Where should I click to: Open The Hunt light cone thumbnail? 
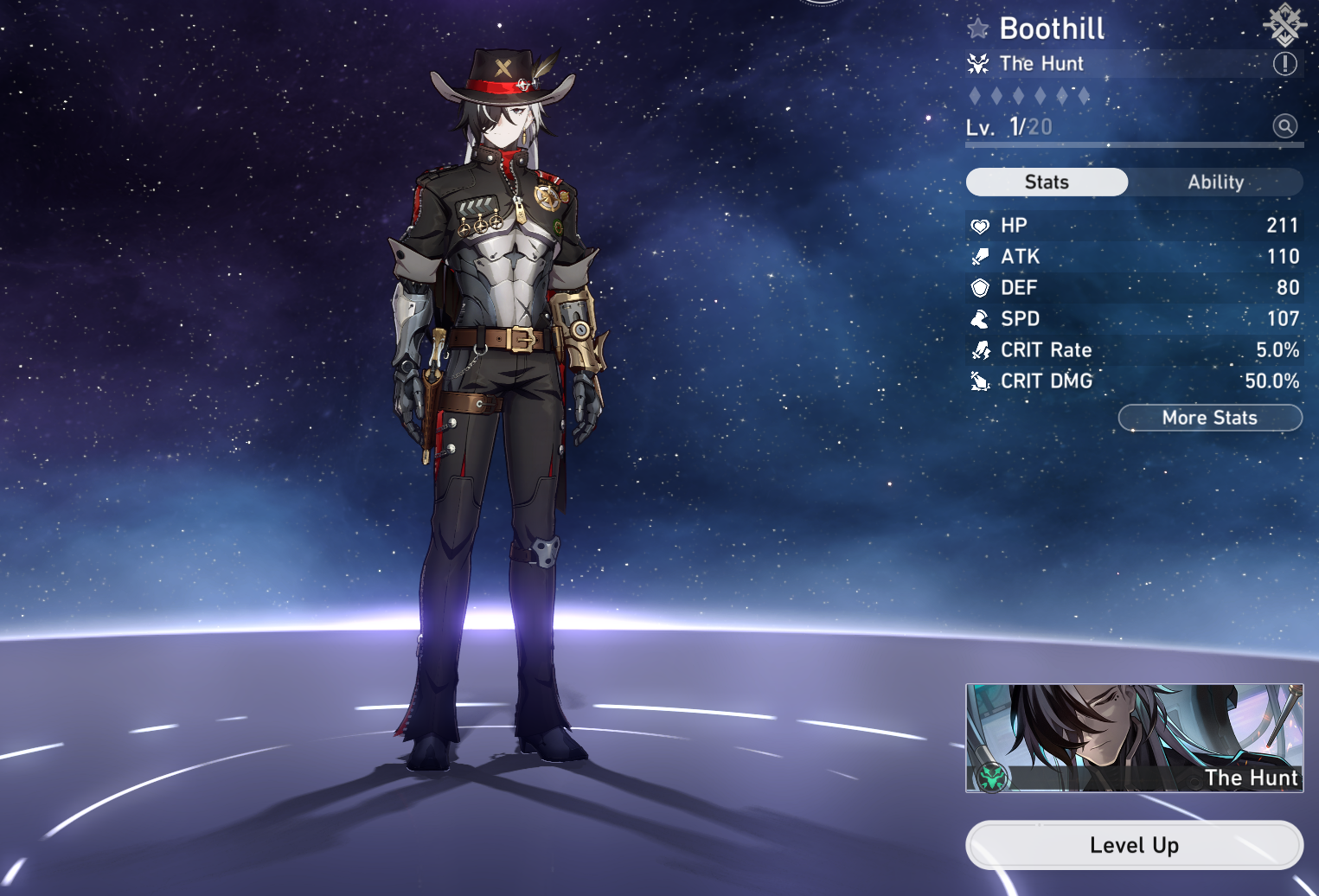coord(1133,738)
